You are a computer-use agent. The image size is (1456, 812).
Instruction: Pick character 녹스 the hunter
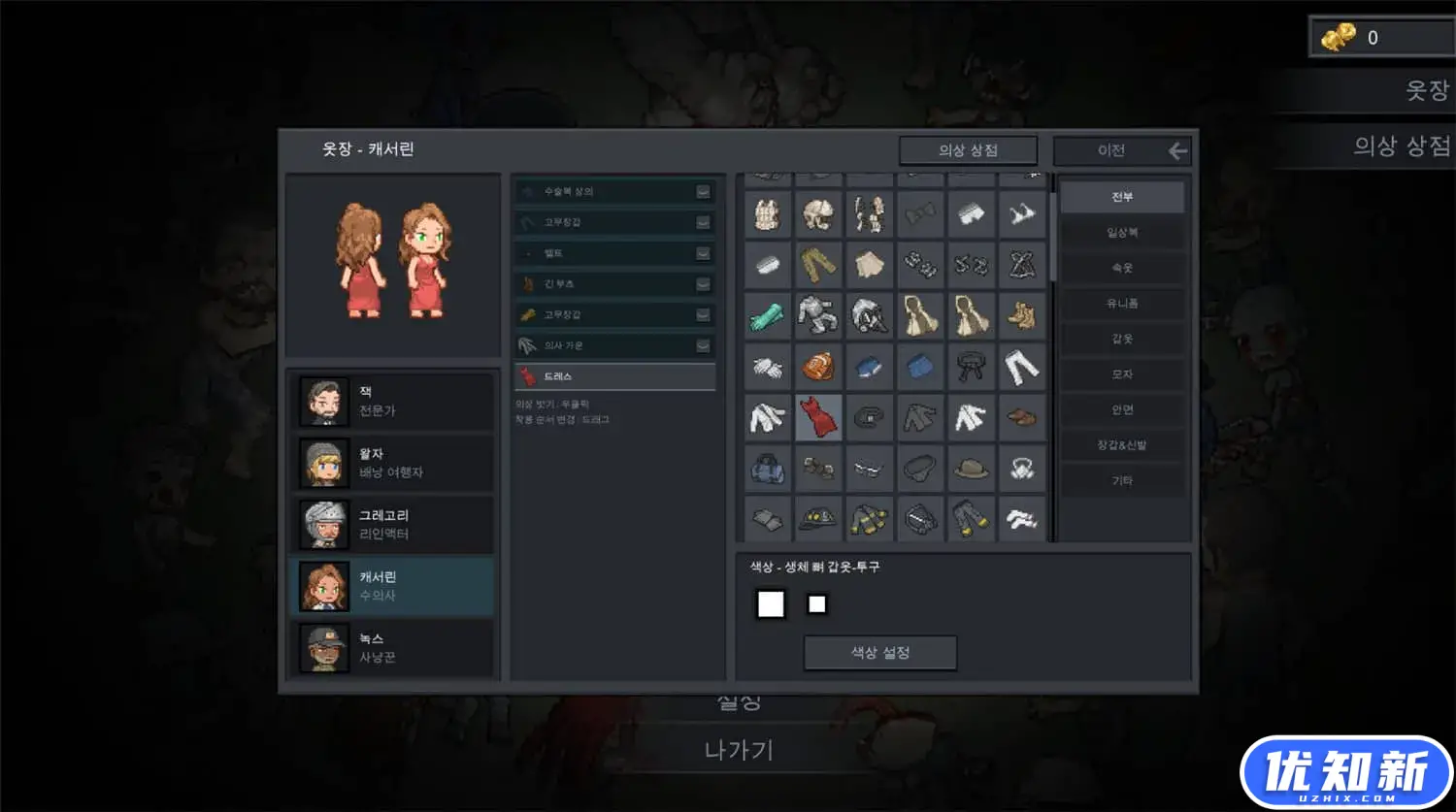pyautogui.click(x=392, y=648)
